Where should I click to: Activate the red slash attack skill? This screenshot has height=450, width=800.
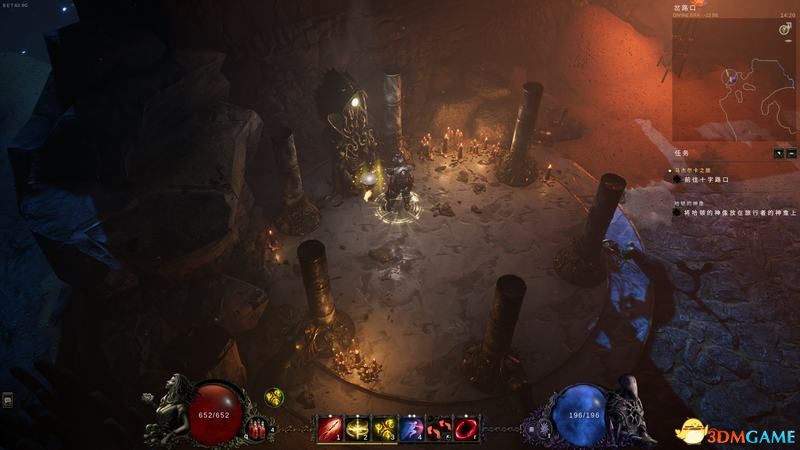pos(329,429)
